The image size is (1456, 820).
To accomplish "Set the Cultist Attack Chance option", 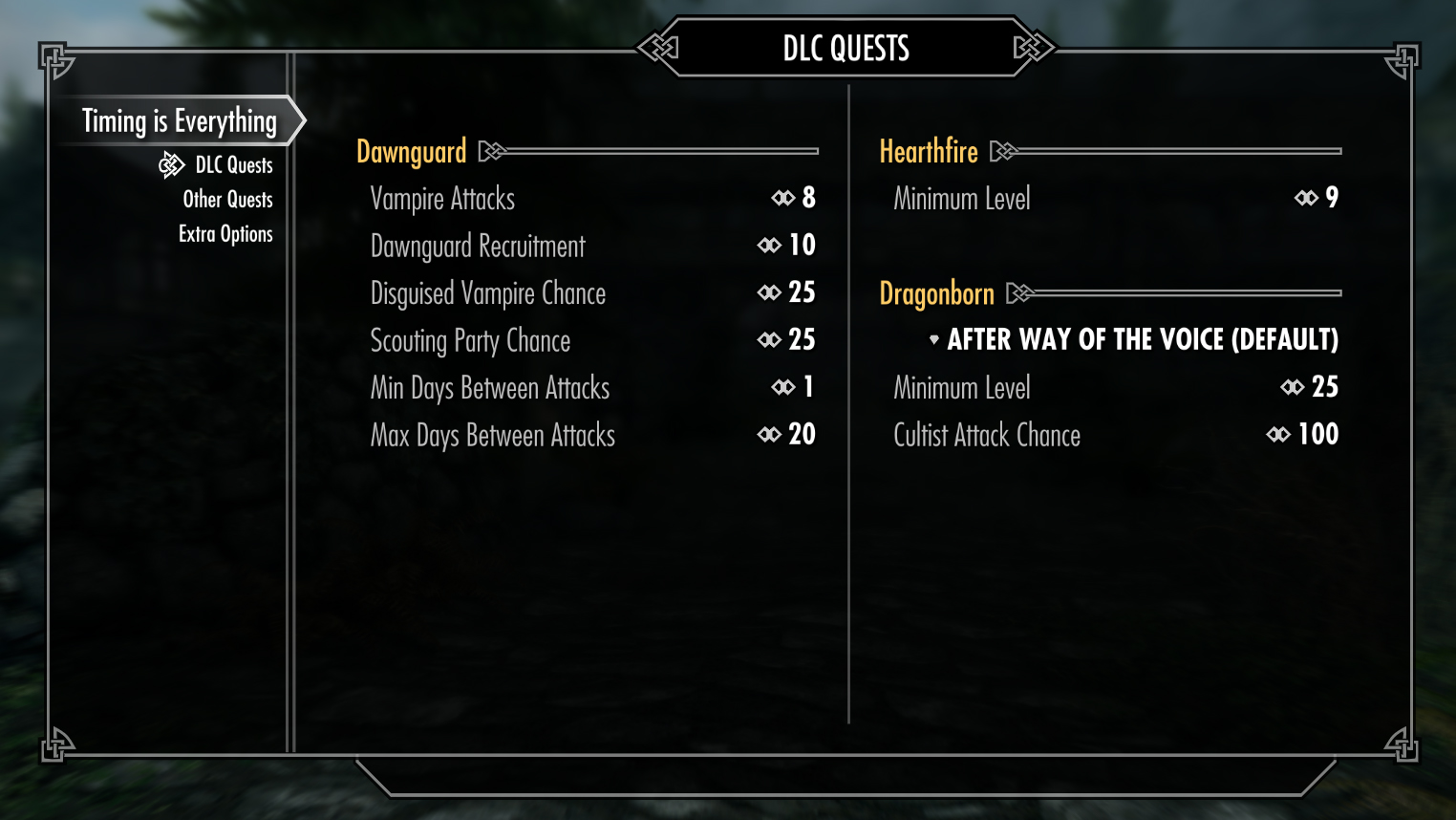I will tap(1115, 435).
